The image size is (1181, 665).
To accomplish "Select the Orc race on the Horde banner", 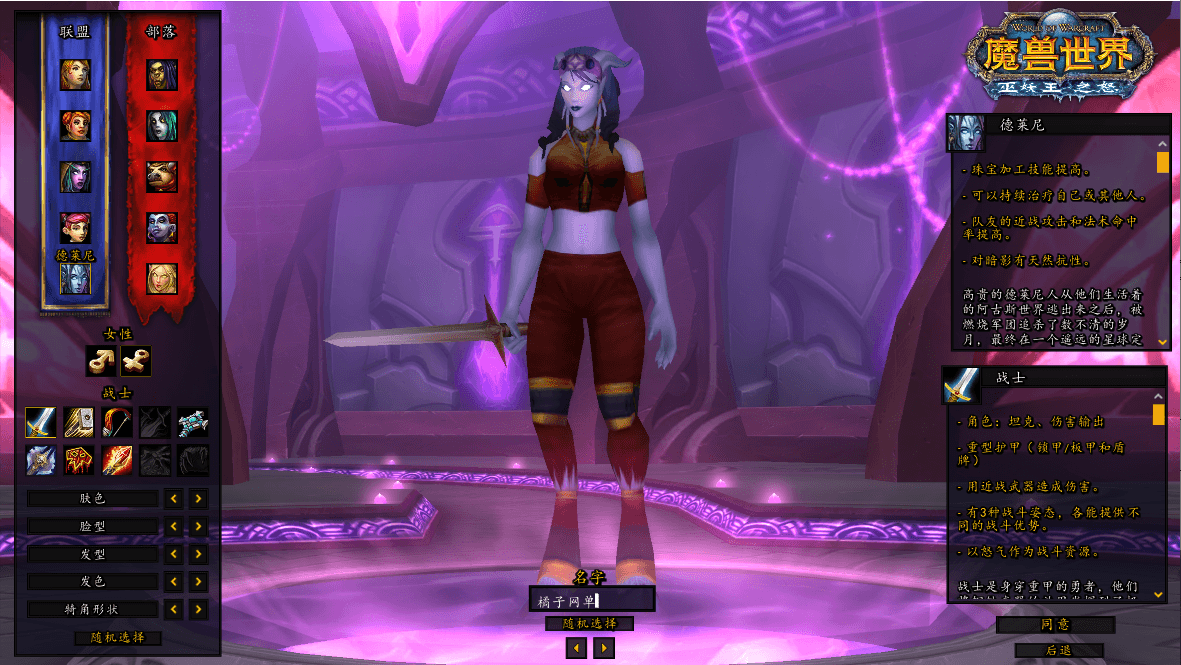I will point(162,74).
